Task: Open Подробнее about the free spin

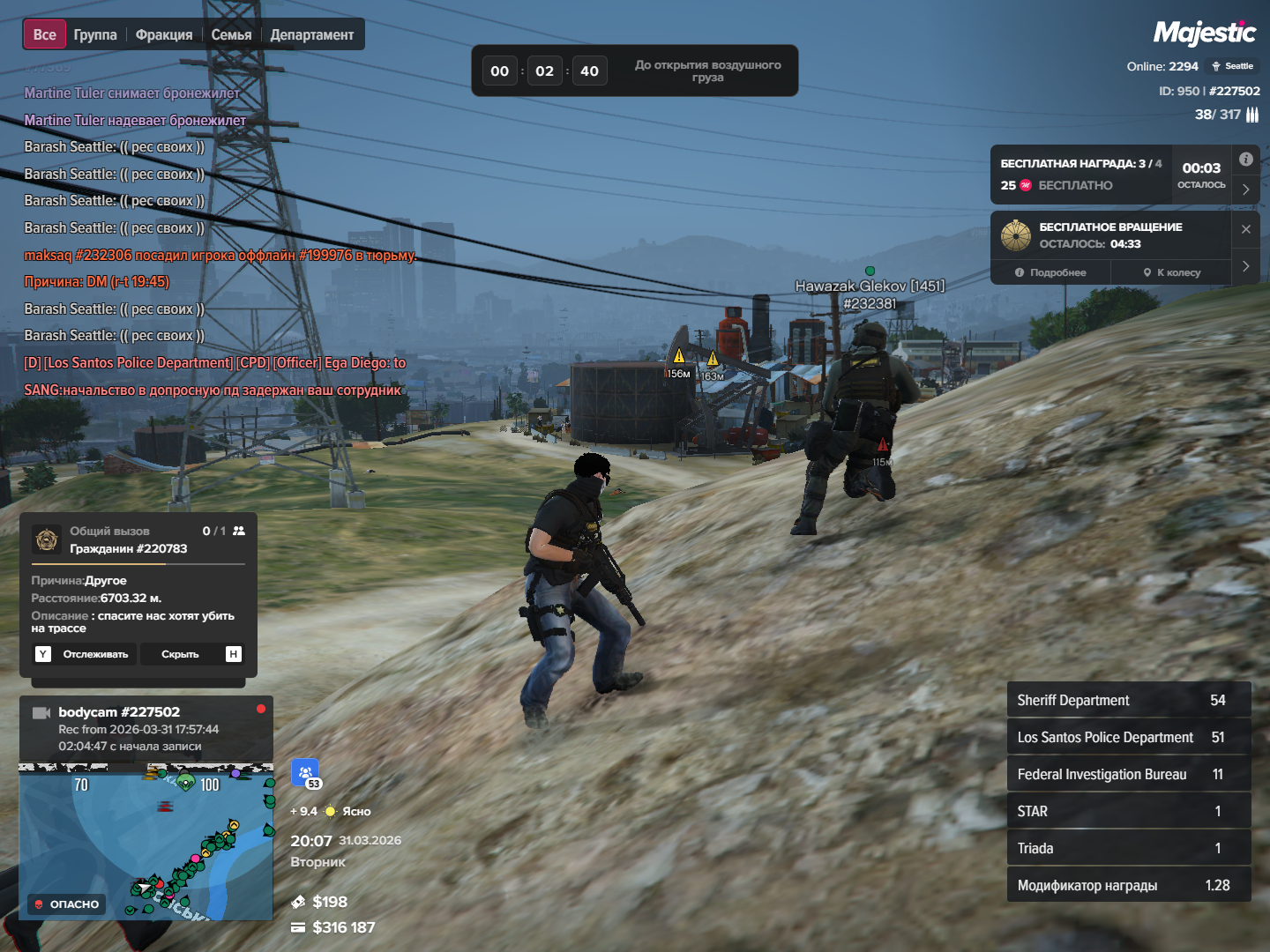Action: [1051, 272]
